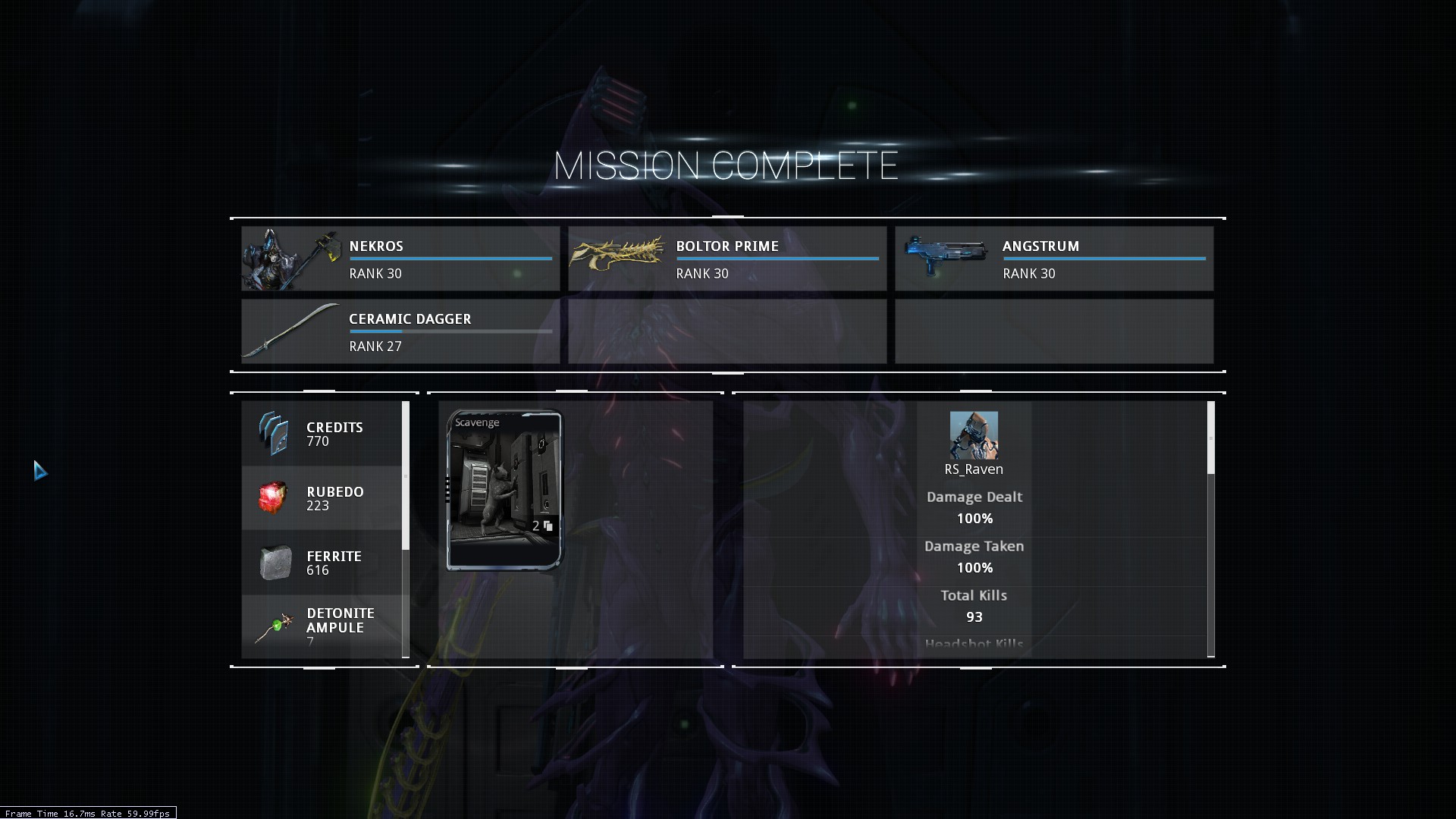Choose the Angstrum weapon panel

[1054, 259]
